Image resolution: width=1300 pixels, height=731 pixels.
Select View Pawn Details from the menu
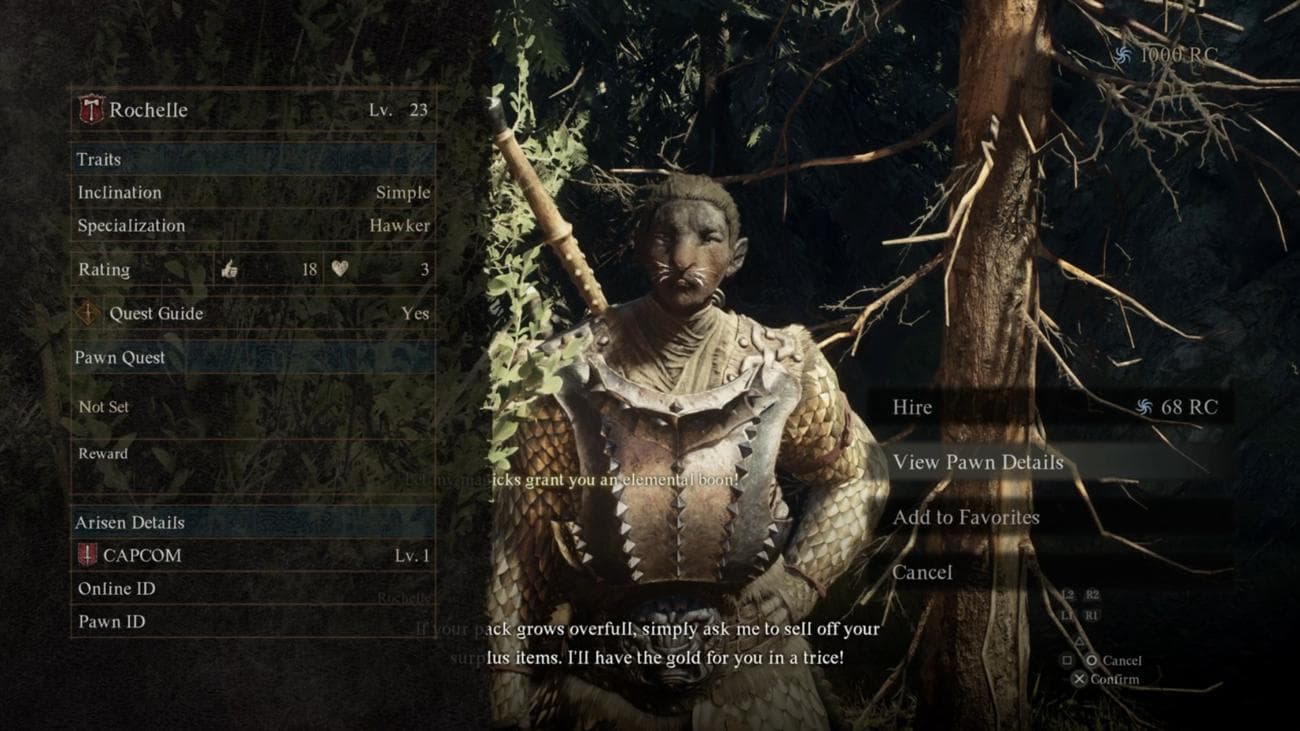pos(978,462)
